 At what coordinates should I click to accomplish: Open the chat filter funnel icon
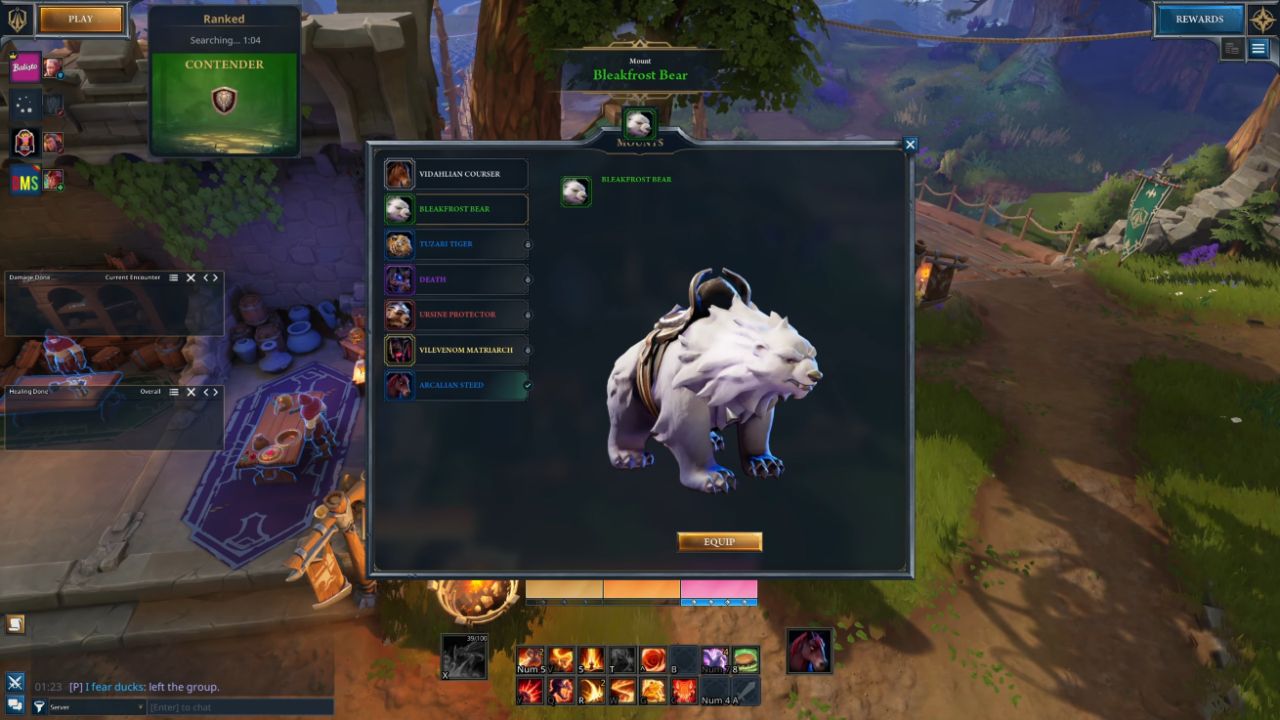pyautogui.click(x=40, y=706)
